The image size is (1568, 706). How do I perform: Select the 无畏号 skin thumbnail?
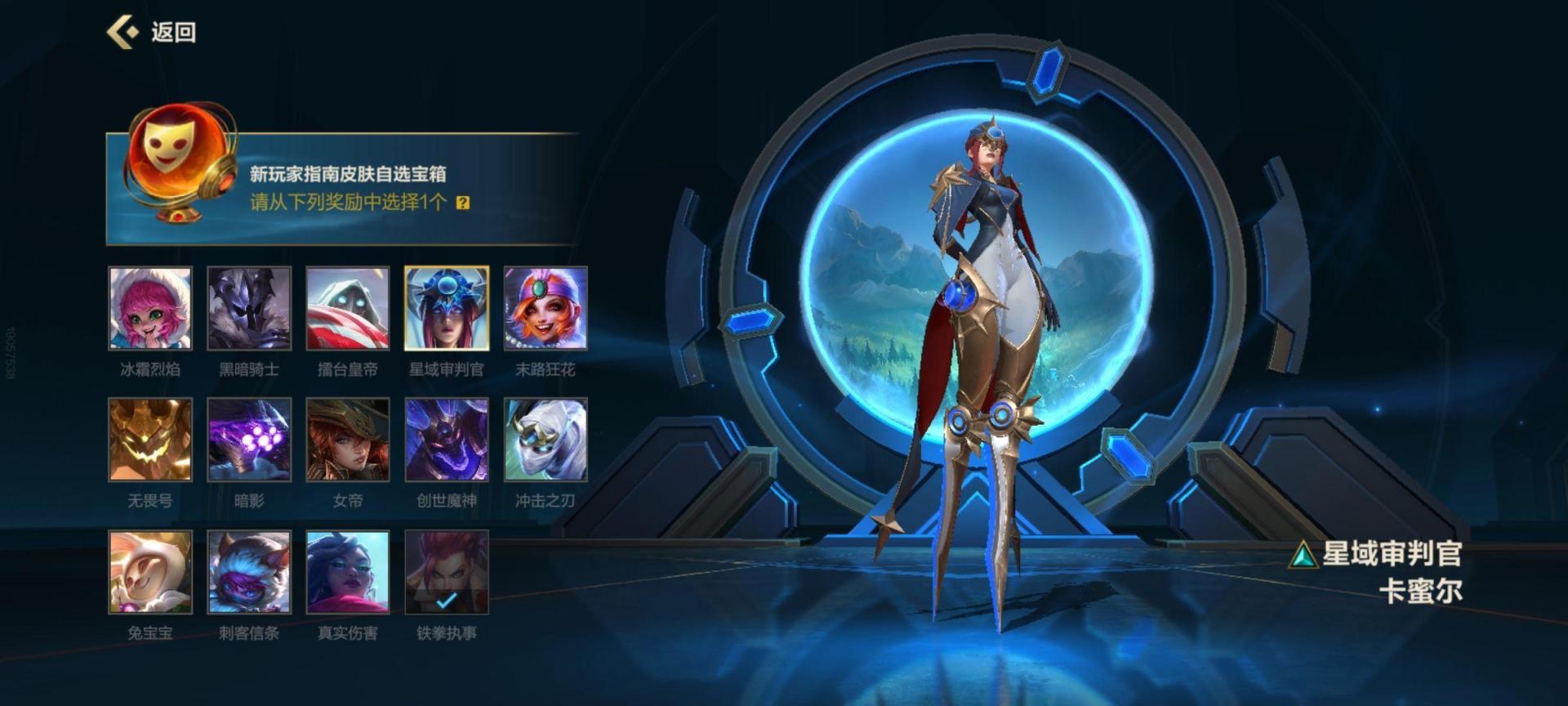(150, 440)
